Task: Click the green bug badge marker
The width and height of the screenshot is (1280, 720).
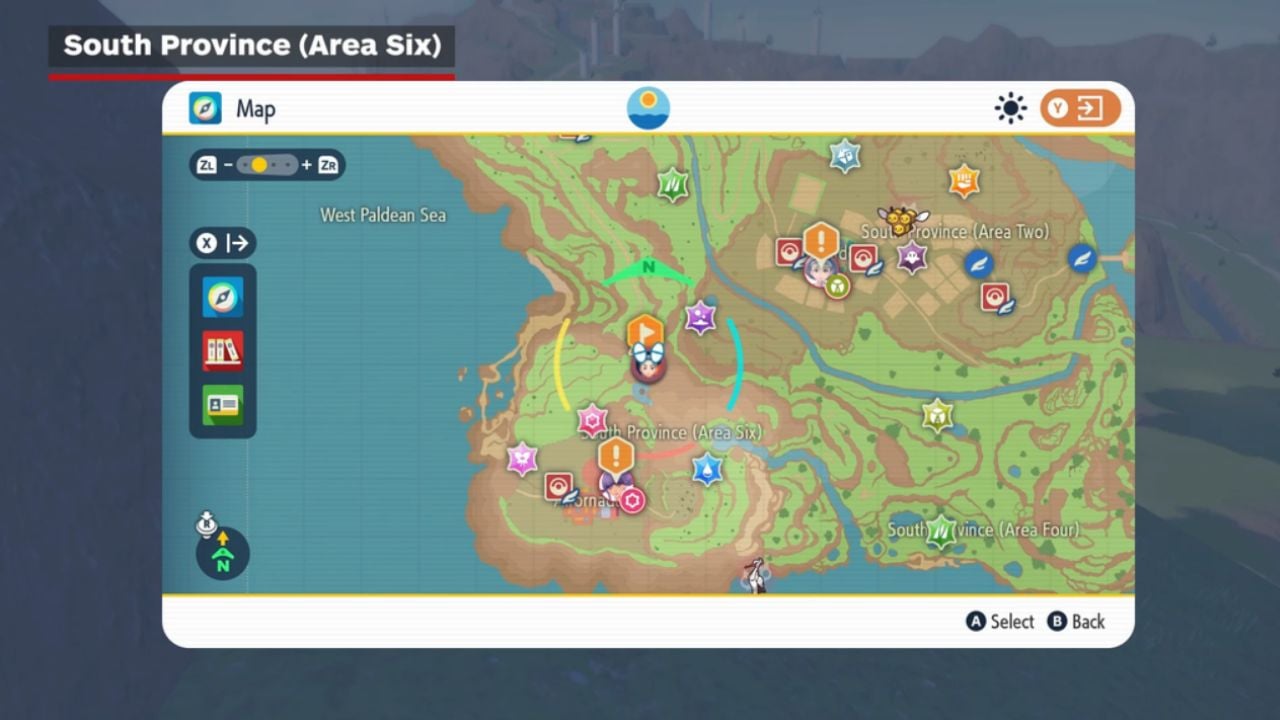Action: coord(837,286)
